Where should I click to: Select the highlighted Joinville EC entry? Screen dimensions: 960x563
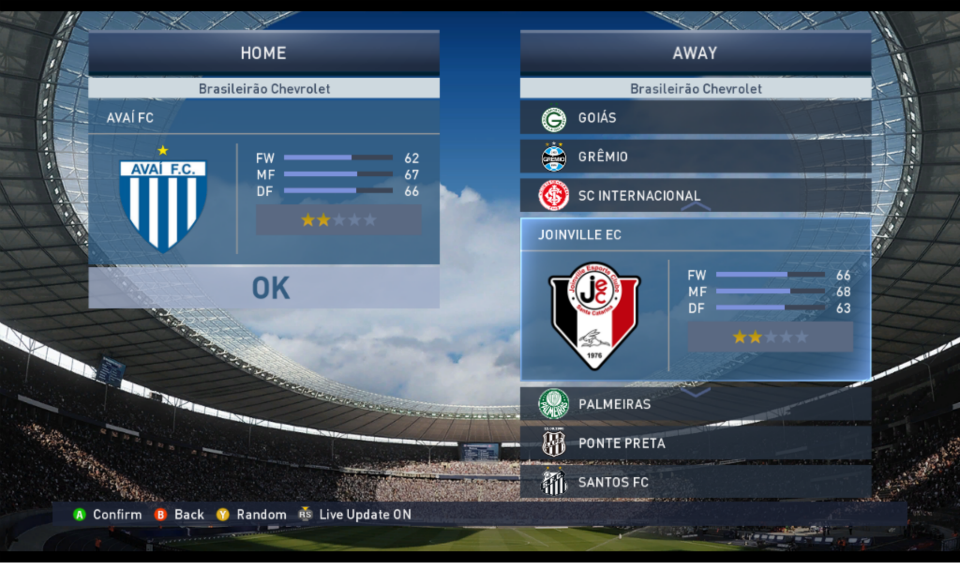coord(695,236)
